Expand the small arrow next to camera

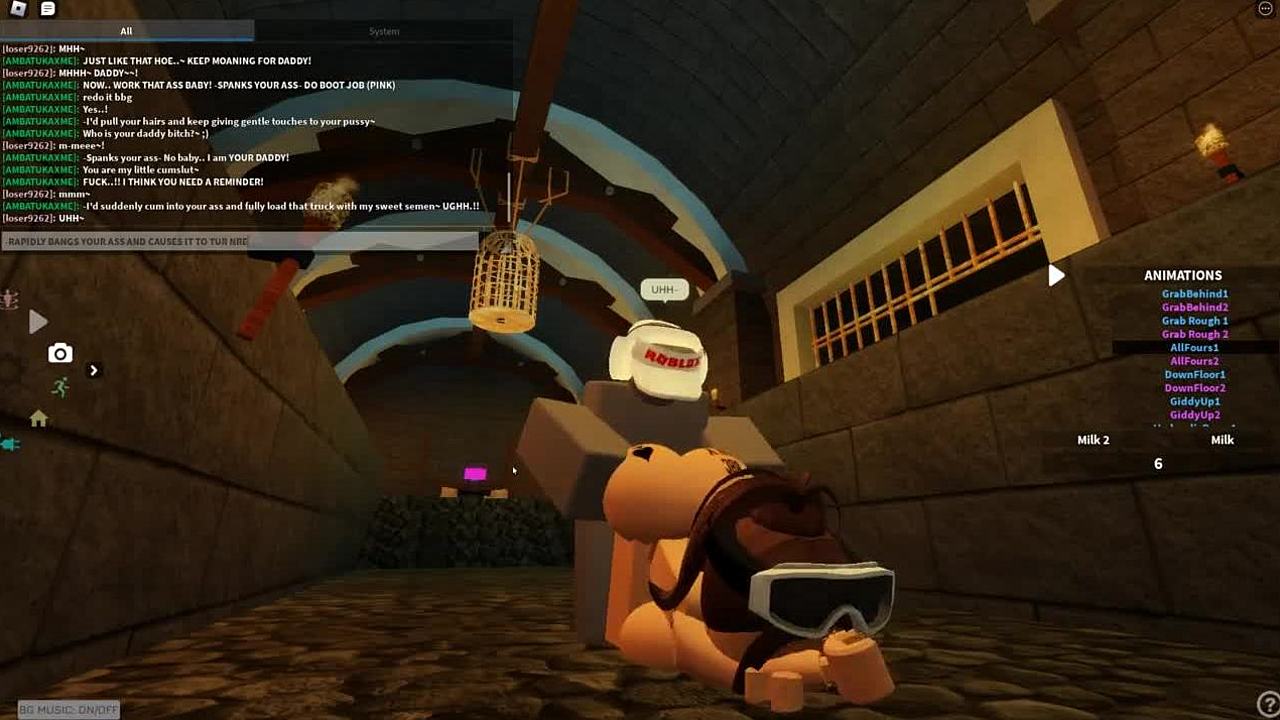(x=94, y=371)
